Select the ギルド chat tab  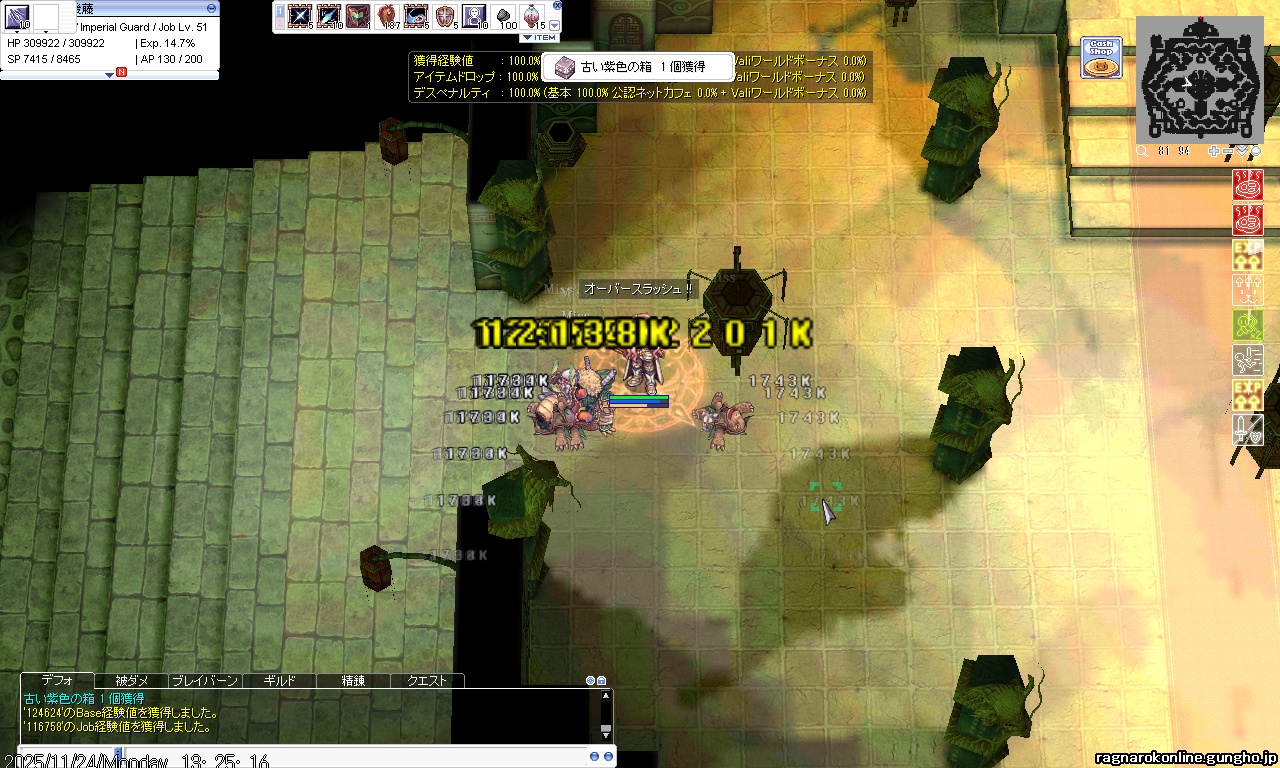point(279,680)
